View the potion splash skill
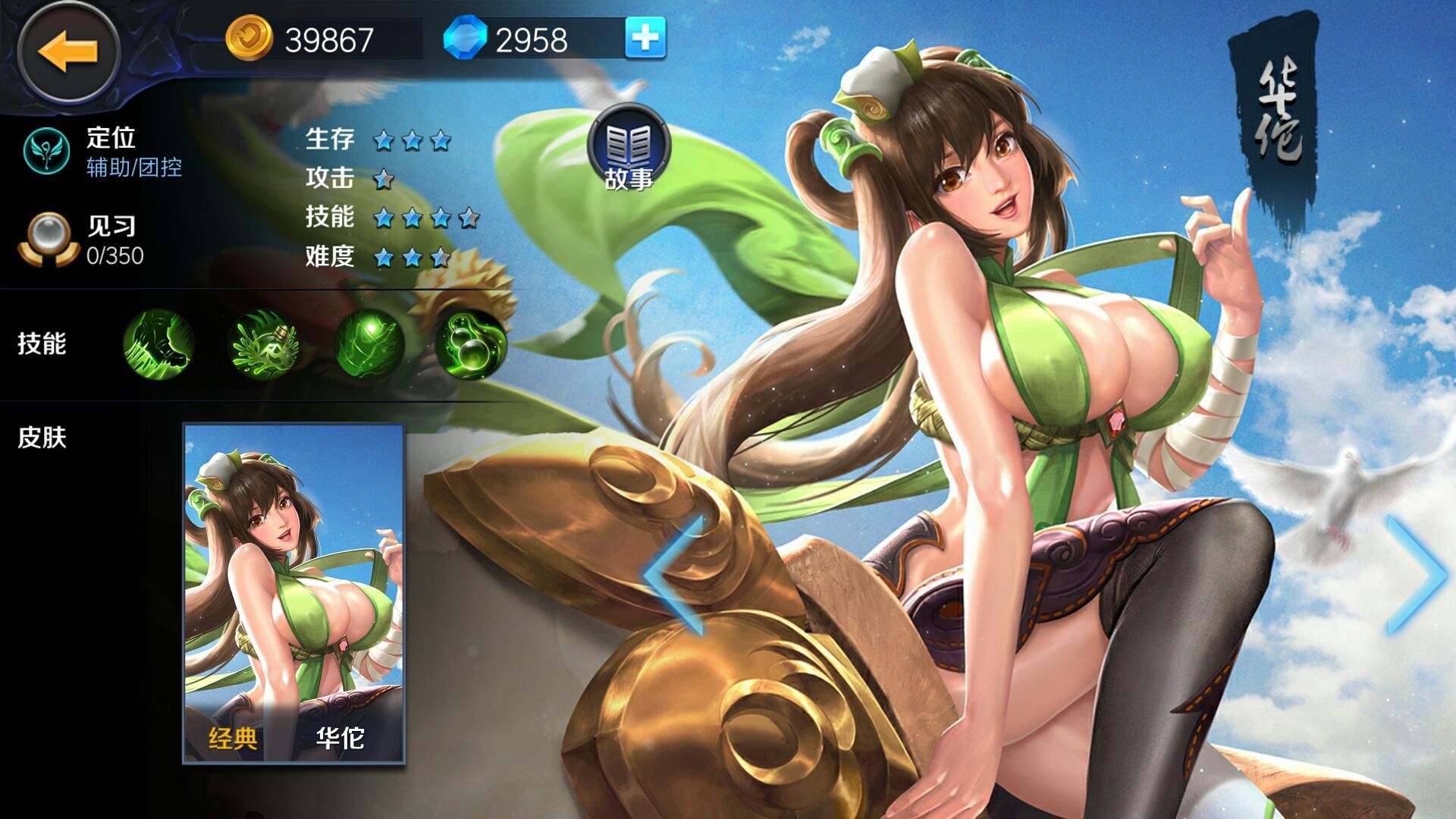 (264, 345)
